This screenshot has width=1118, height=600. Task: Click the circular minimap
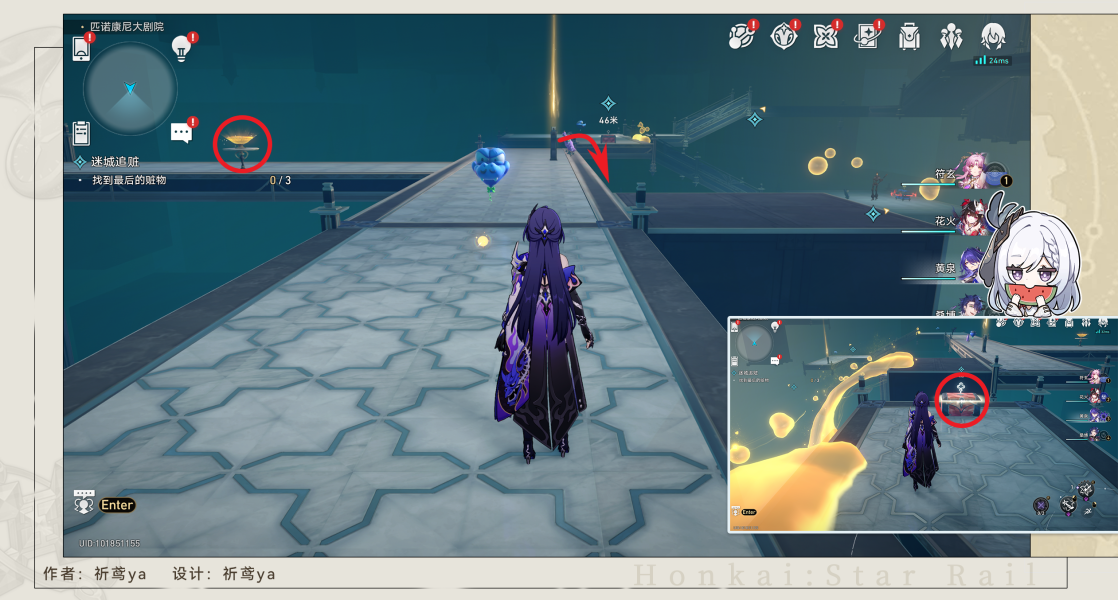click(130, 89)
